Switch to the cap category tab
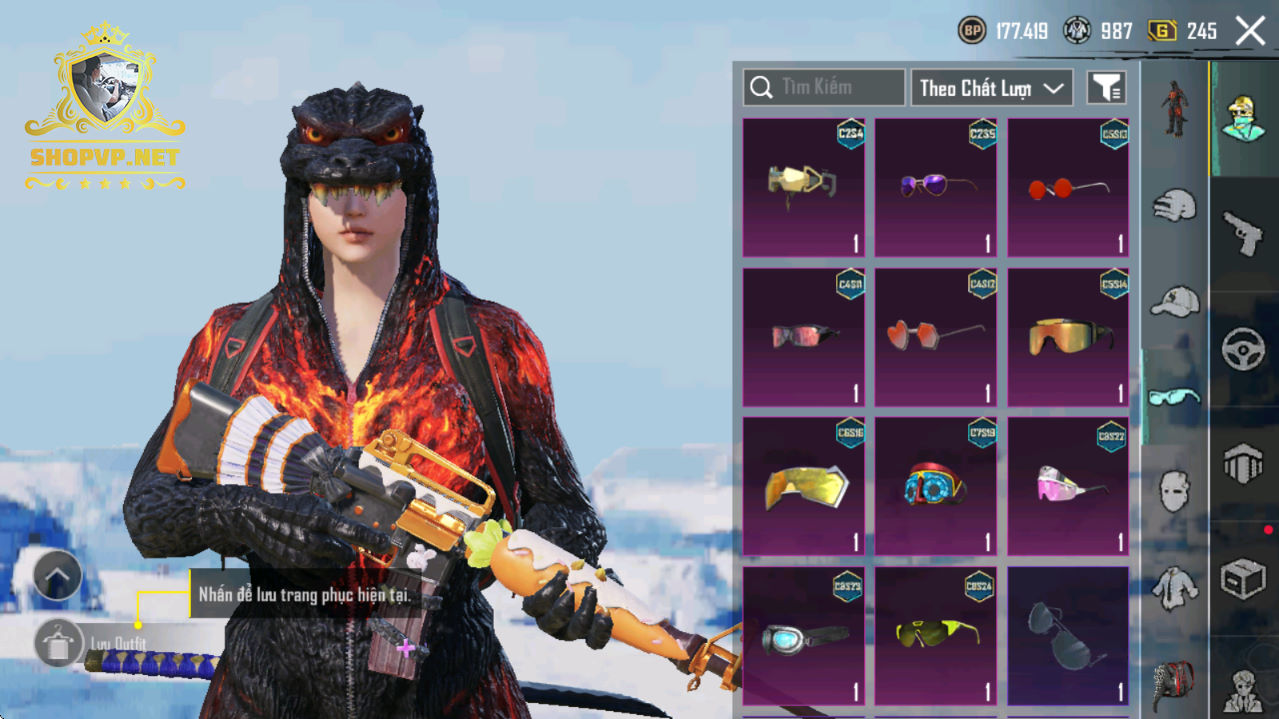1279x719 pixels. [1174, 300]
